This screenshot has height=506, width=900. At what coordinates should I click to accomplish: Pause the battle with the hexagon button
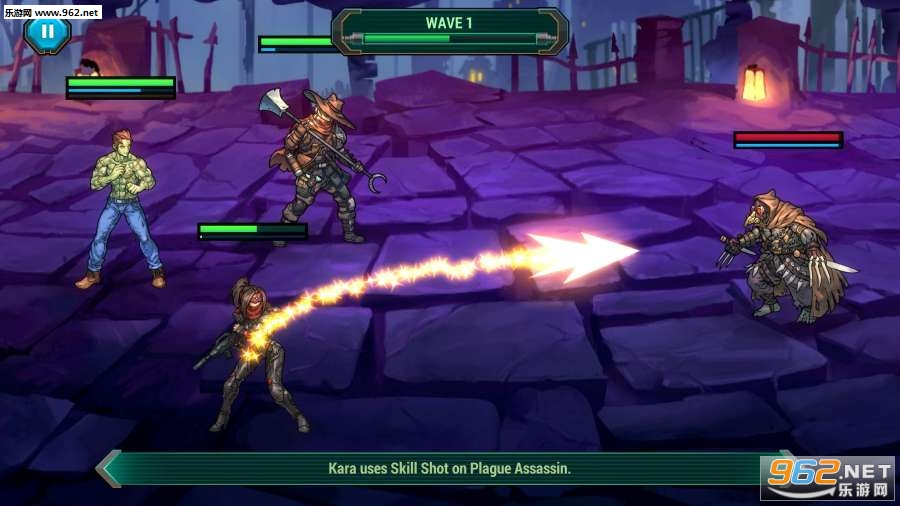pyautogui.click(x=47, y=33)
